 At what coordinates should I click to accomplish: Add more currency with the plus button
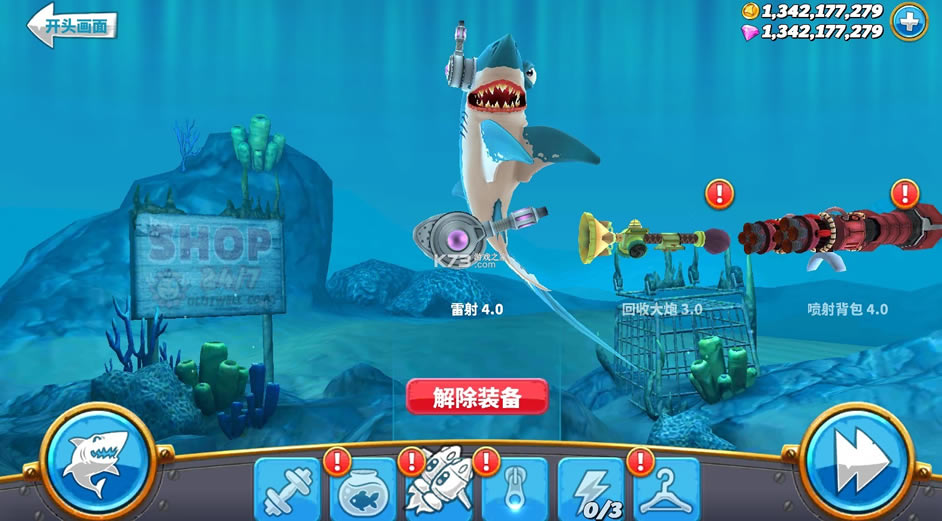pos(909,22)
